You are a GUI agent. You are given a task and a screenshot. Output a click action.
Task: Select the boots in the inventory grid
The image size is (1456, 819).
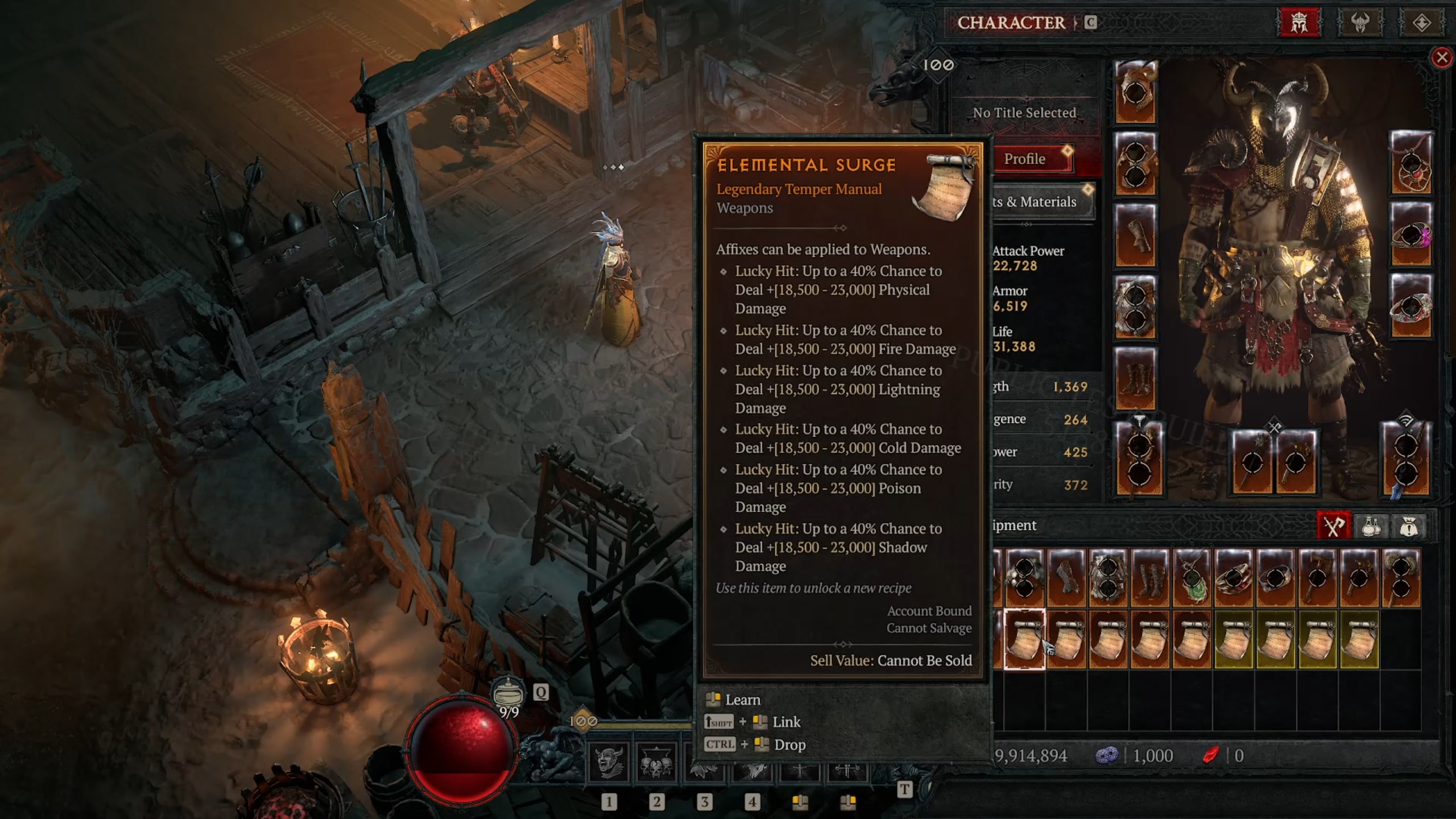pos(1150,577)
